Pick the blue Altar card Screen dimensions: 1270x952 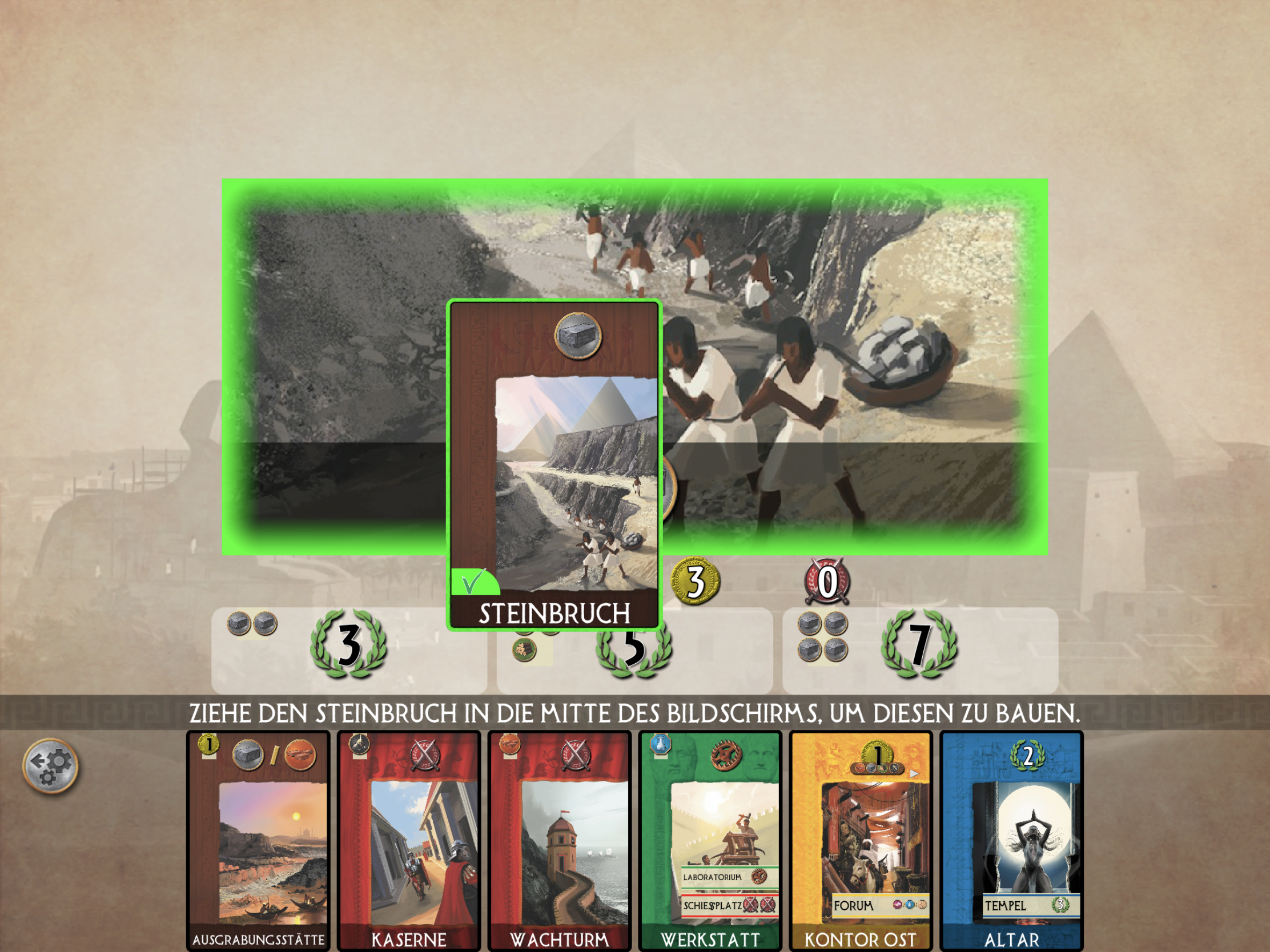(x=1011, y=841)
